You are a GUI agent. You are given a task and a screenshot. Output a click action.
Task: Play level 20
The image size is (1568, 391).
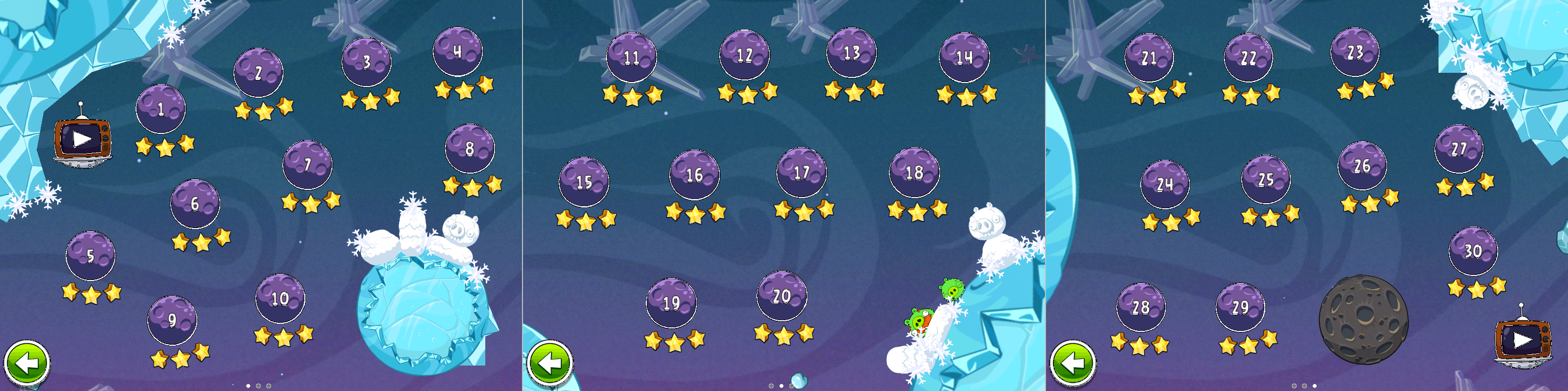tap(781, 295)
